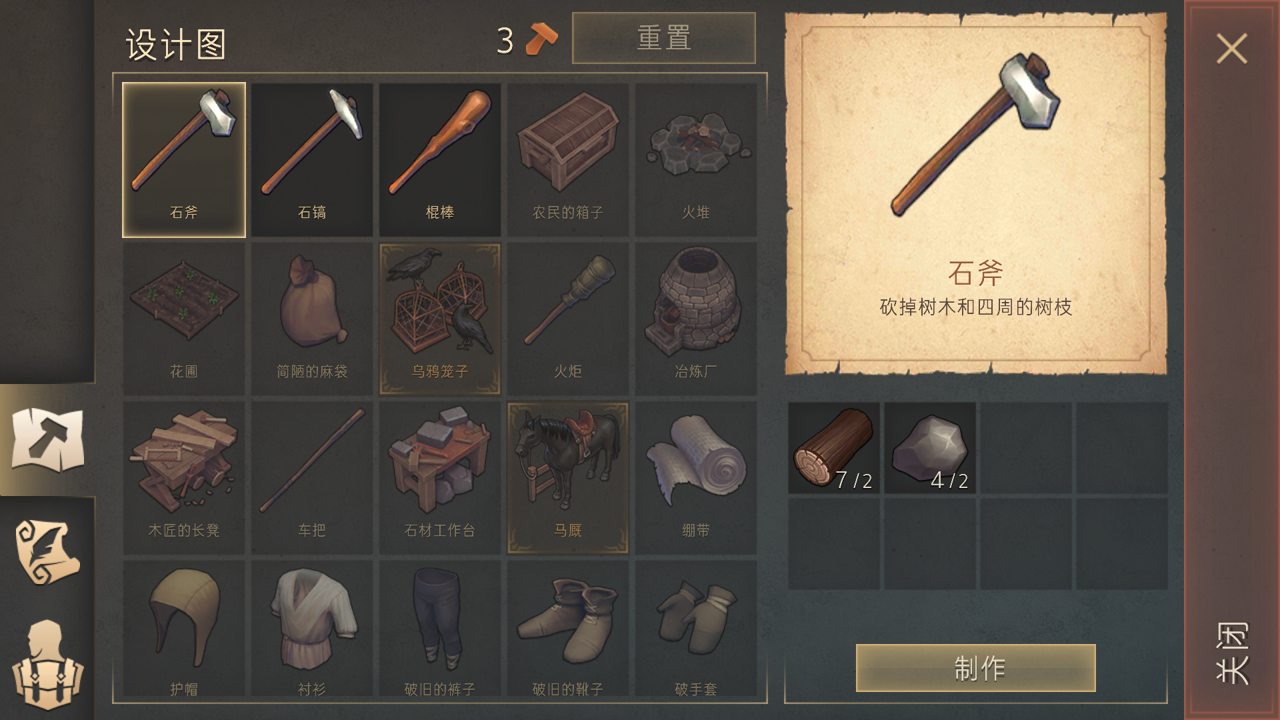Select the 石斧 (stone axe) blueprint
Screen dimensions: 1280x720
[184, 155]
